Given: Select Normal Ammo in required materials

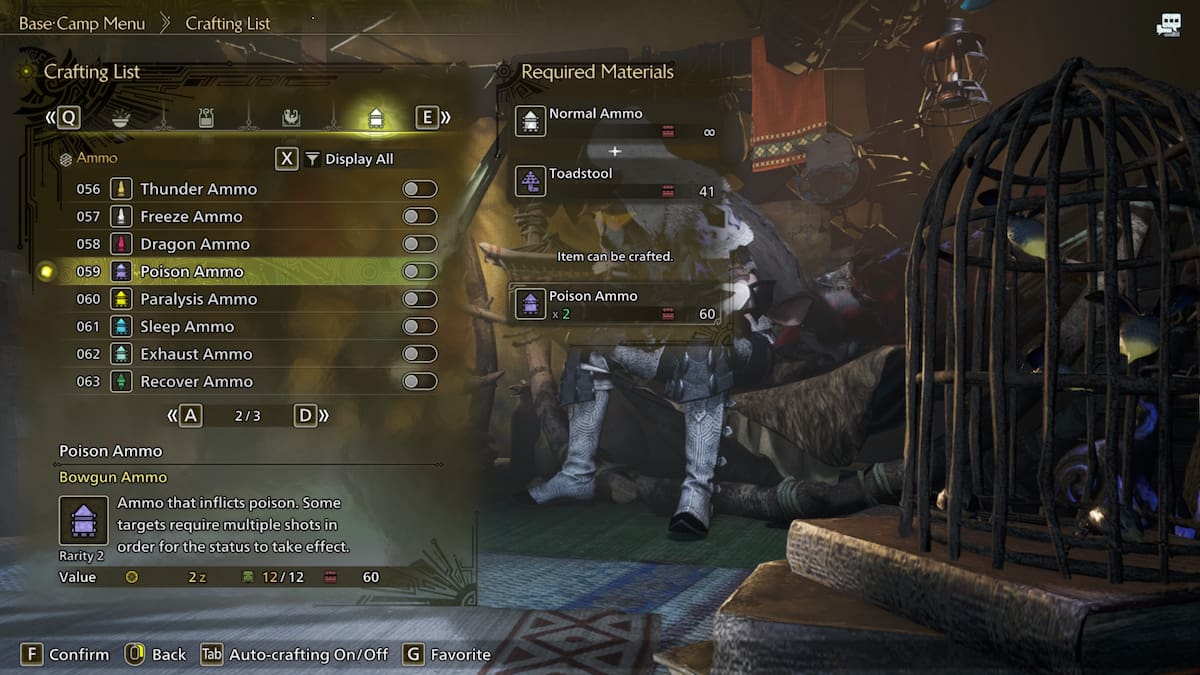Looking at the screenshot, I should pyautogui.click(x=617, y=122).
